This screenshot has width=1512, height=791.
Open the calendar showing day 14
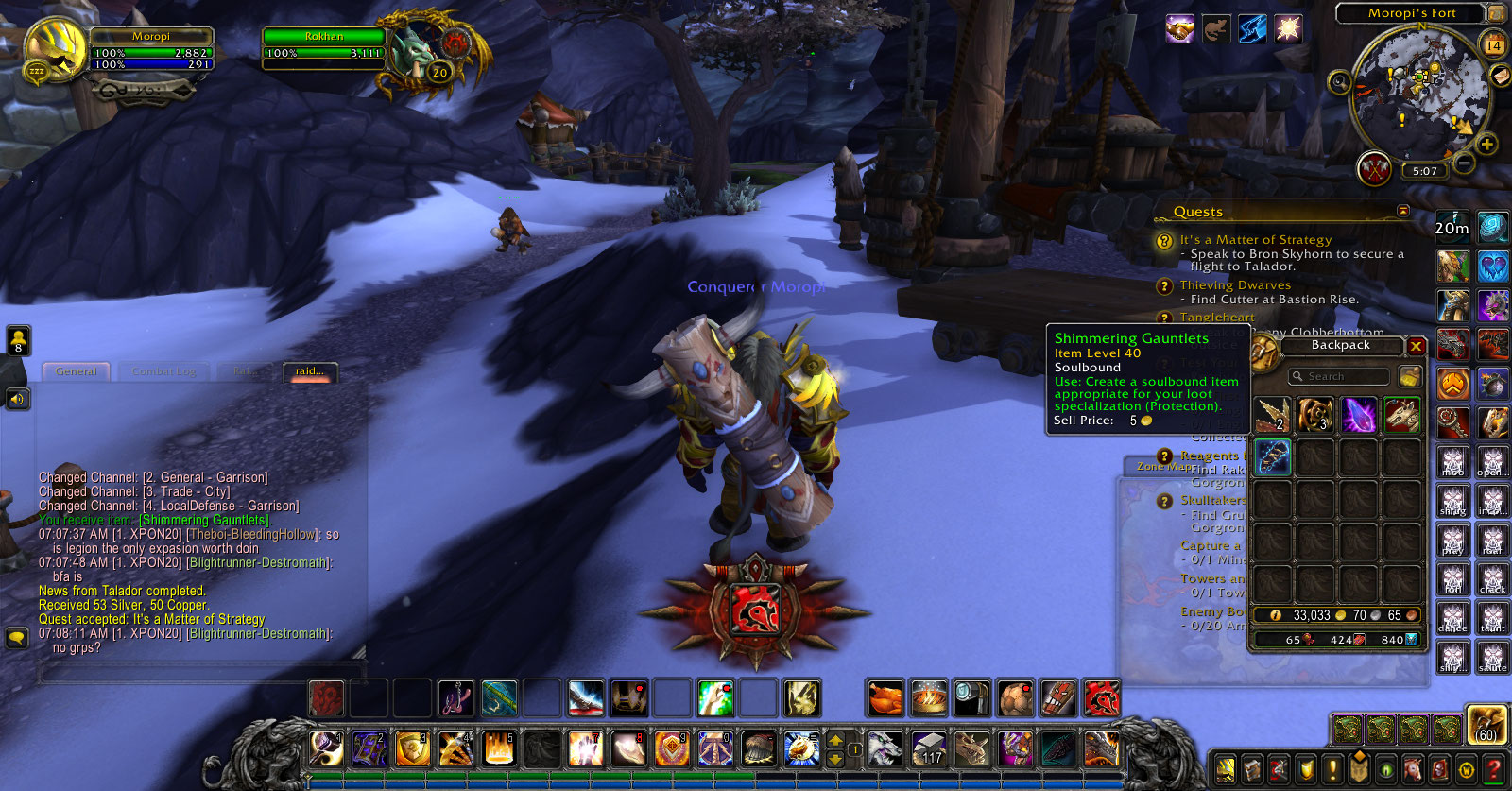pos(1494,44)
